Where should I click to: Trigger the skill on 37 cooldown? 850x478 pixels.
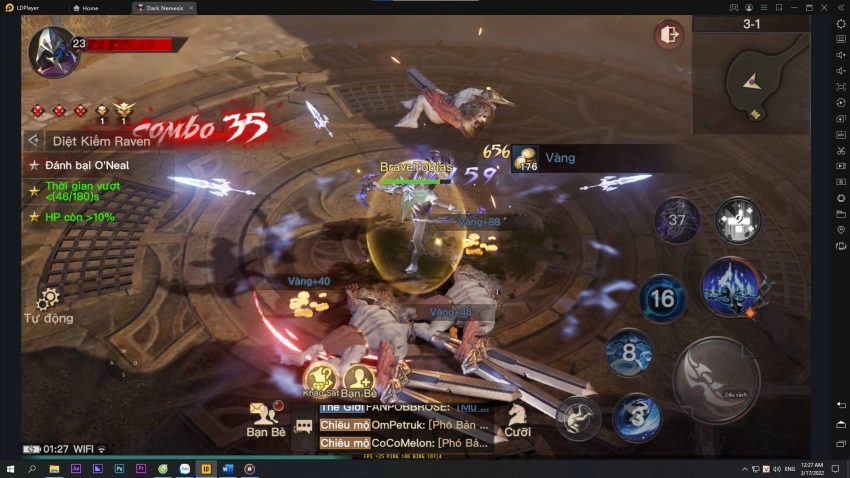[677, 220]
